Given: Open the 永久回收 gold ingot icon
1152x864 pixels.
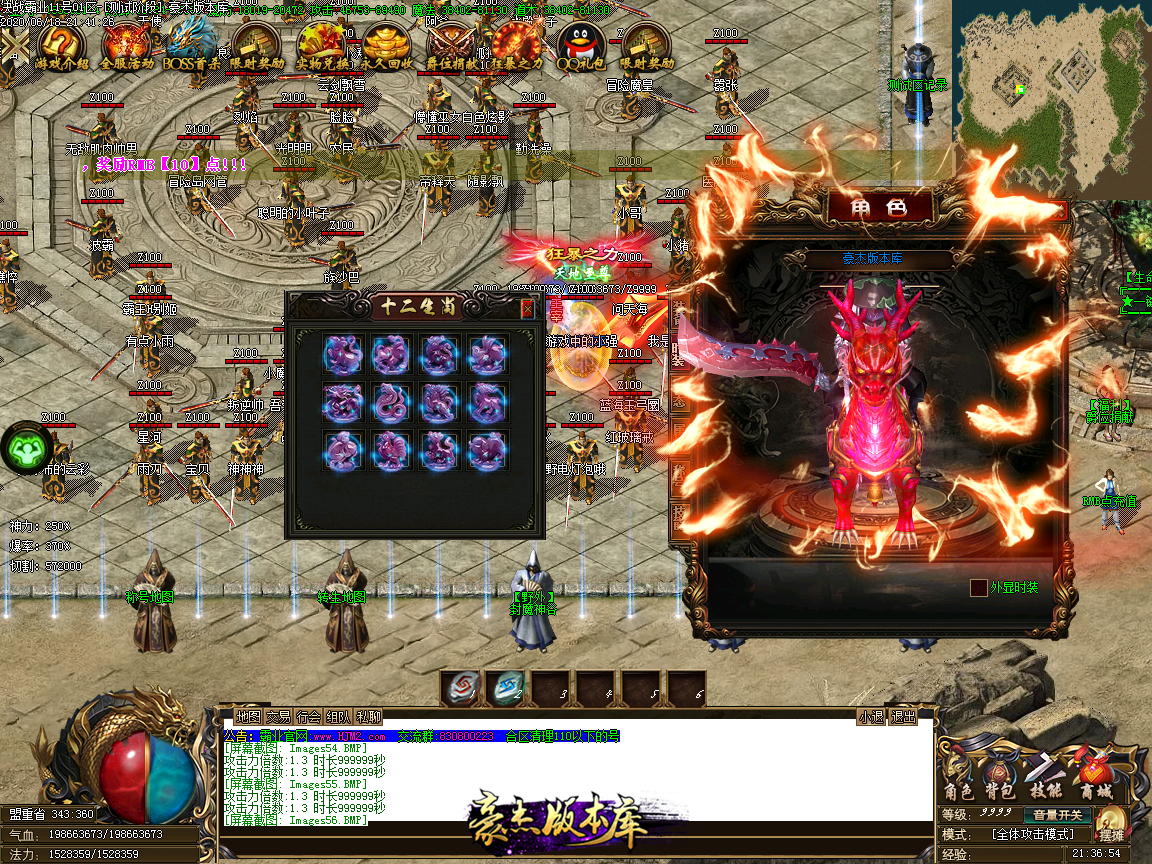Looking at the screenshot, I should (x=387, y=46).
